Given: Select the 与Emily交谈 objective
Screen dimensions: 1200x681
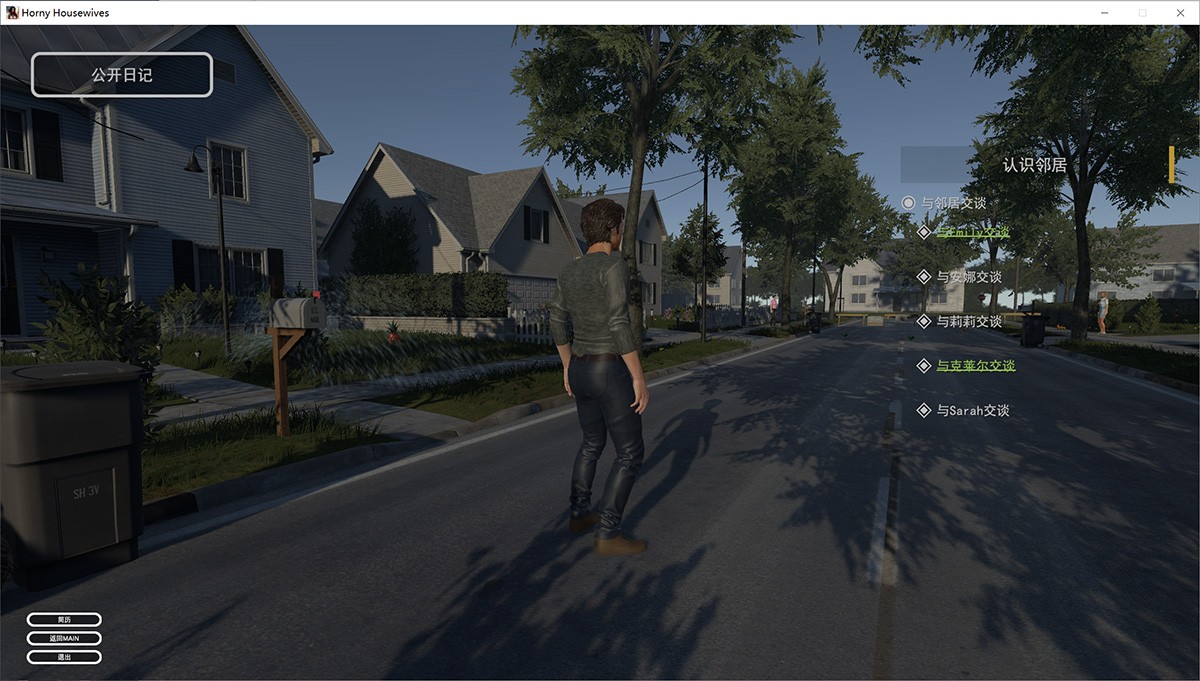Looking at the screenshot, I should (972, 232).
